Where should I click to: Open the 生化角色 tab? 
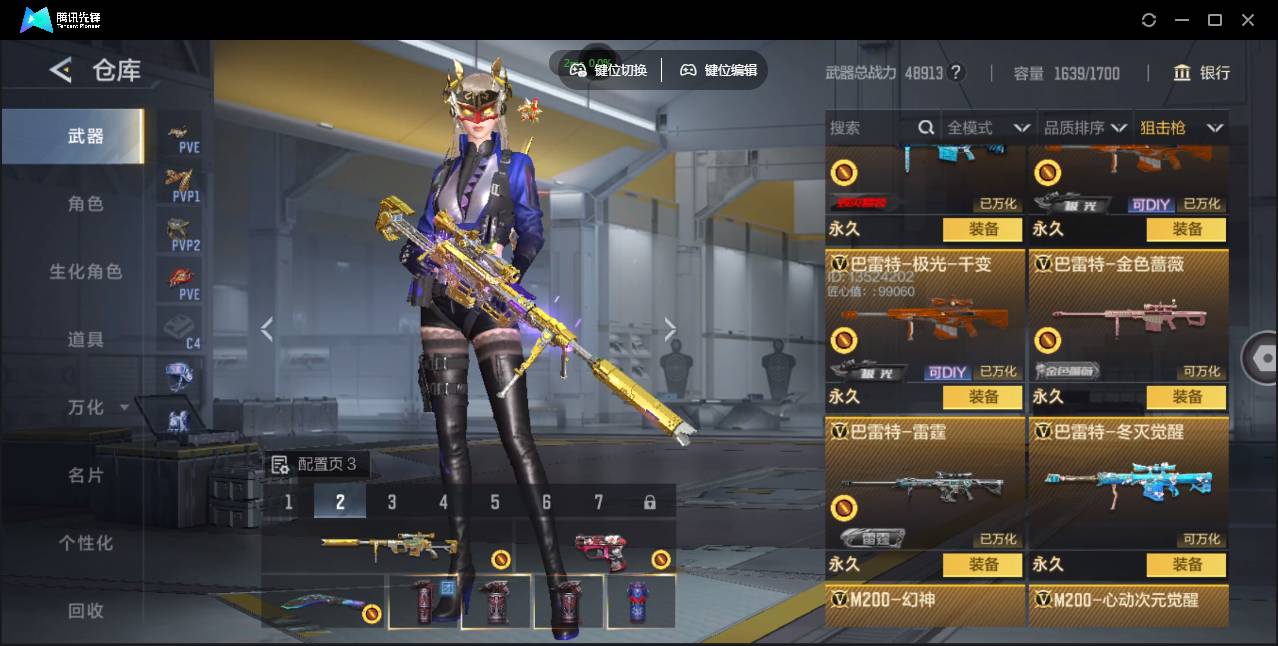tap(85, 272)
